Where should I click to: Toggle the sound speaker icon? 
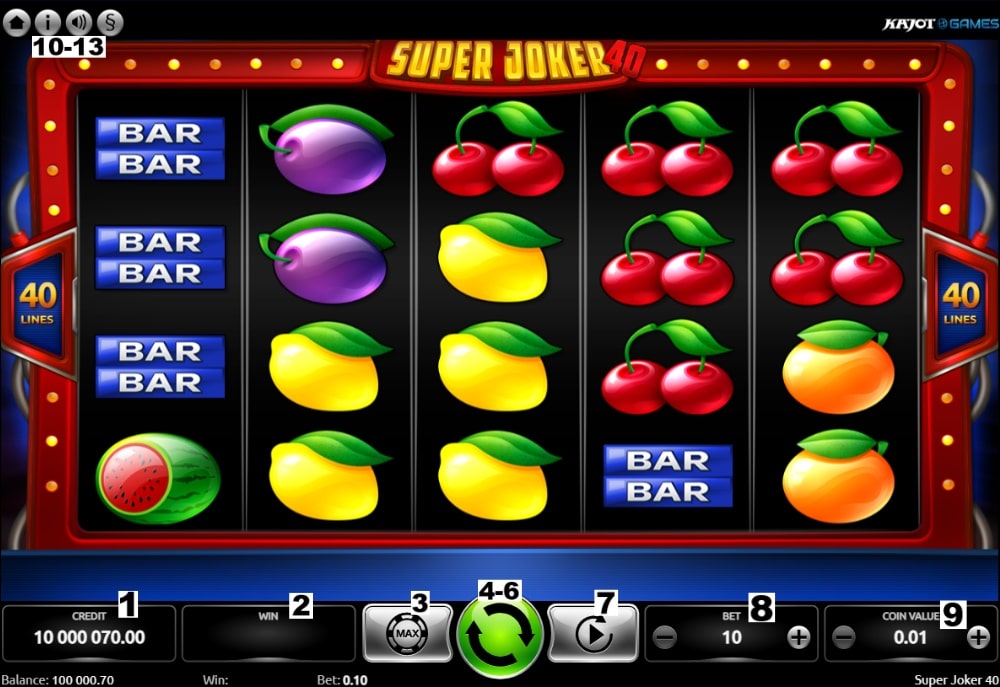click(78, 21)
